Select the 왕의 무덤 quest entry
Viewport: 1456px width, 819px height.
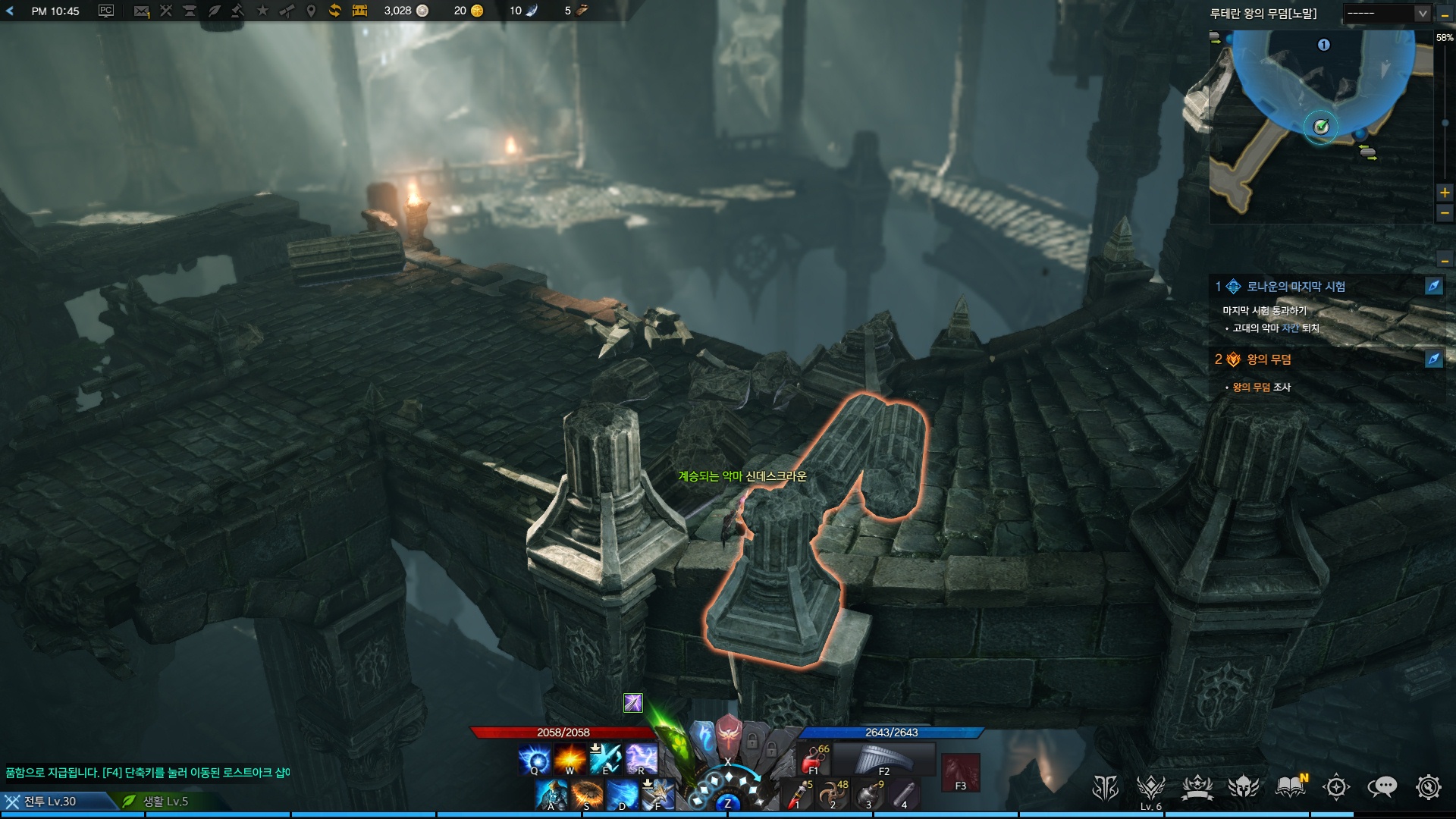pos(1269,359)
